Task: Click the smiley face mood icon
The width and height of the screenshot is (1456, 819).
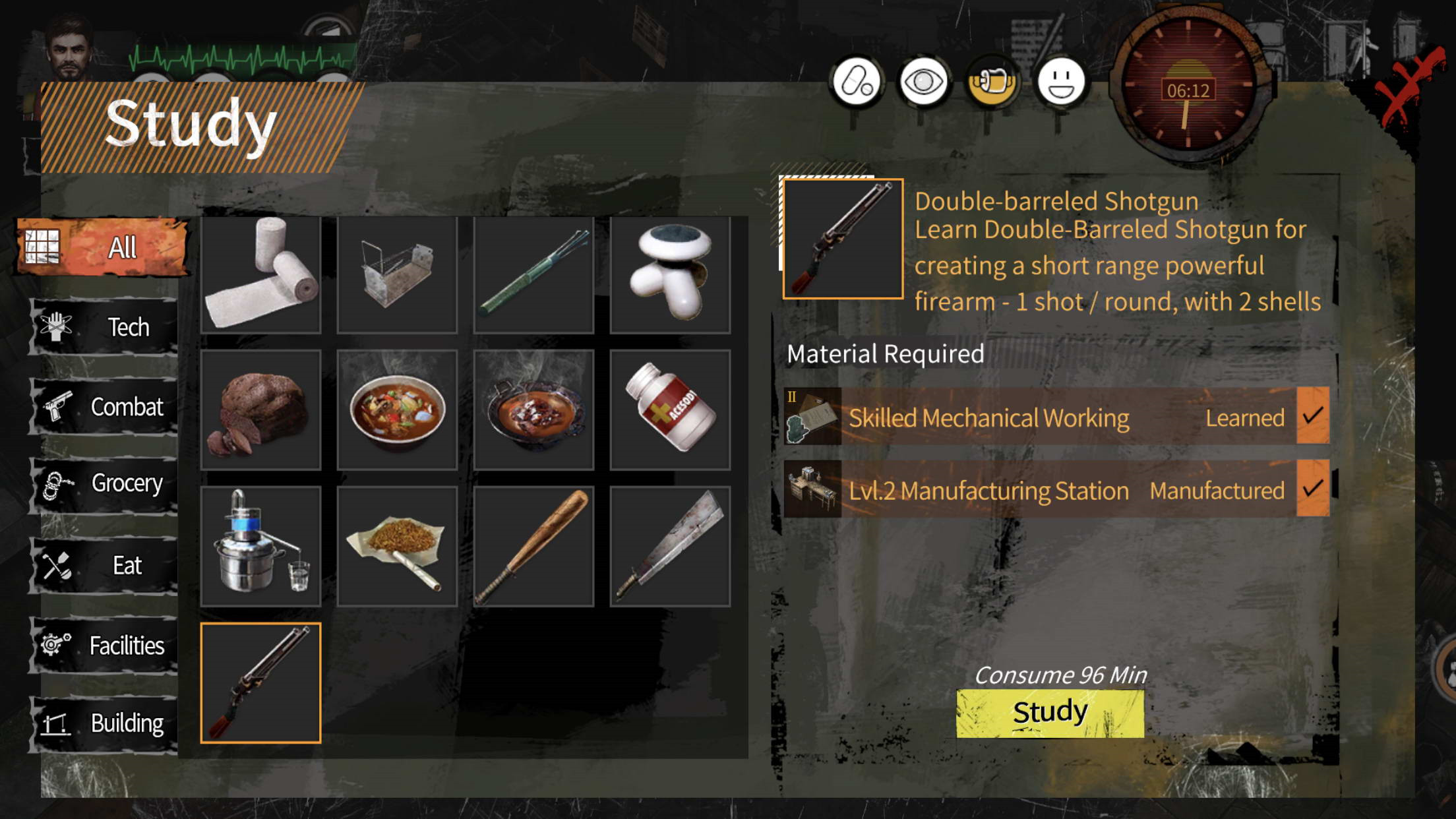Action: 1060,82
